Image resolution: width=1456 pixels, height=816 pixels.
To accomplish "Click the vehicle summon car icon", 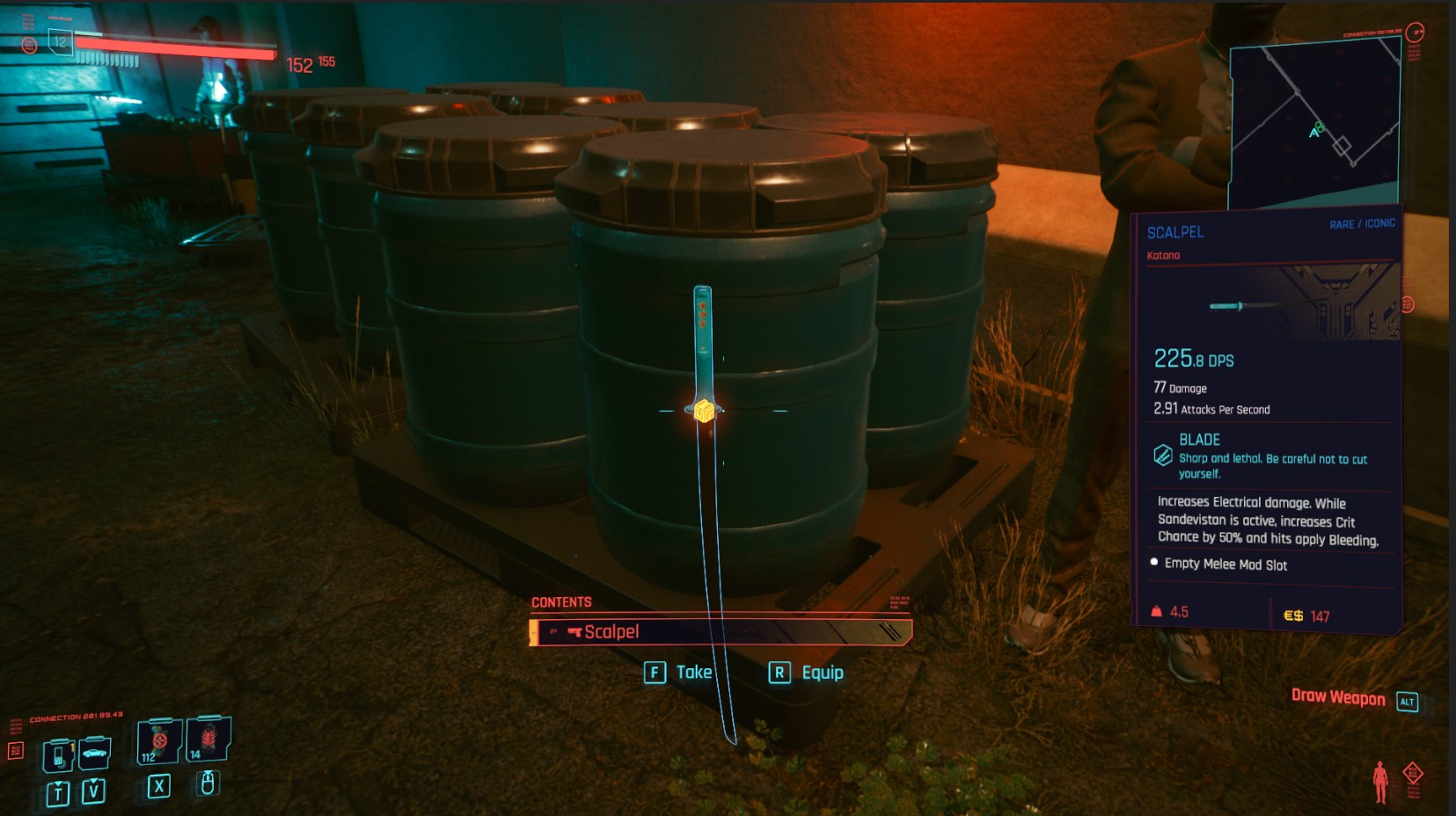I will [x=94, y=754].
